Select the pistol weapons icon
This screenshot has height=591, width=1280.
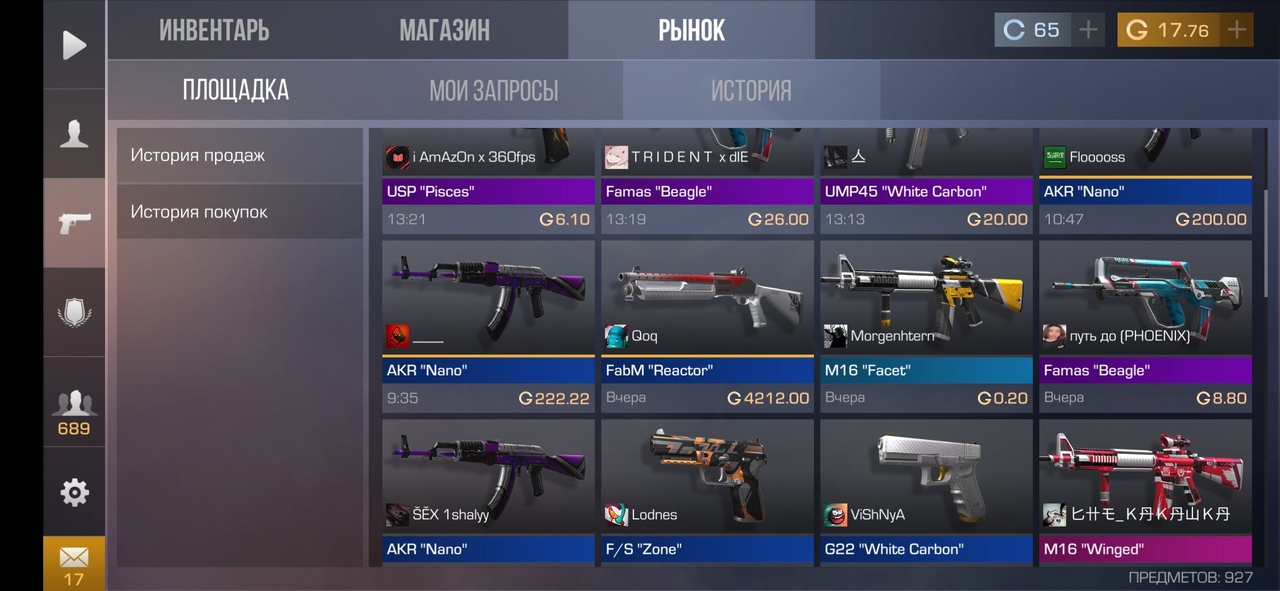coord(74,223)
